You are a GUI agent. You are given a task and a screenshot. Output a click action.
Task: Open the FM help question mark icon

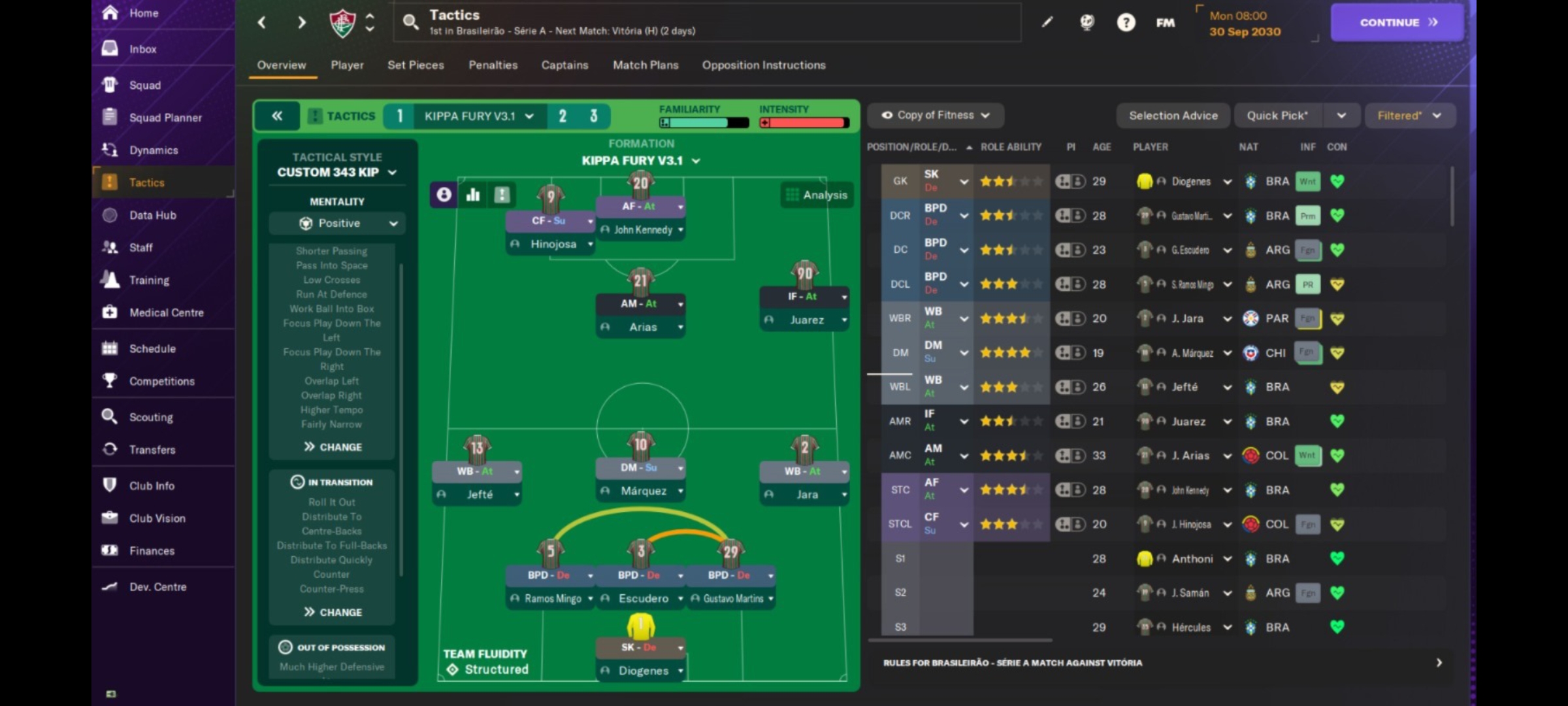point(1126,22)
